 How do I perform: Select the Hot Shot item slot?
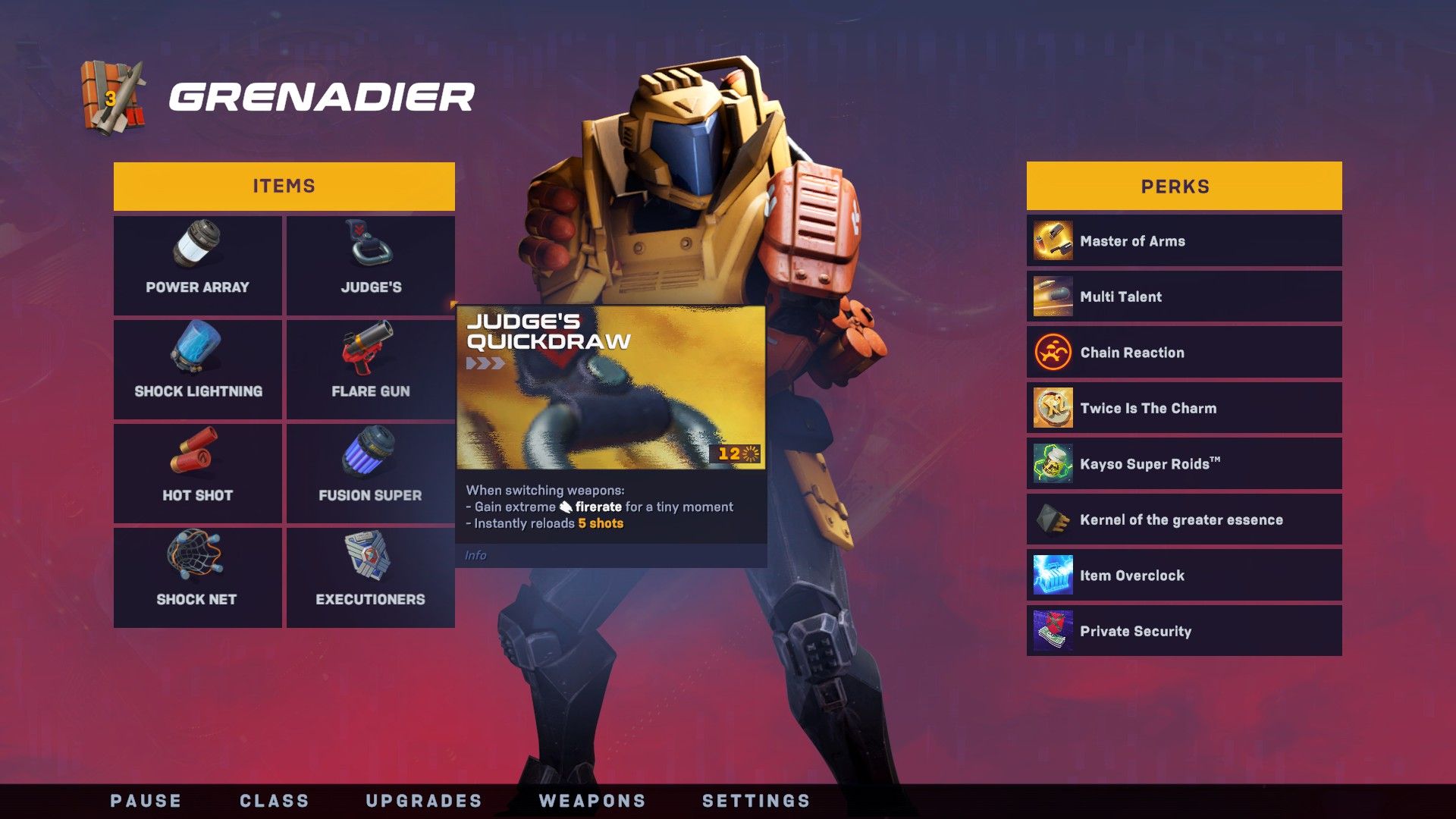point(197,472)
